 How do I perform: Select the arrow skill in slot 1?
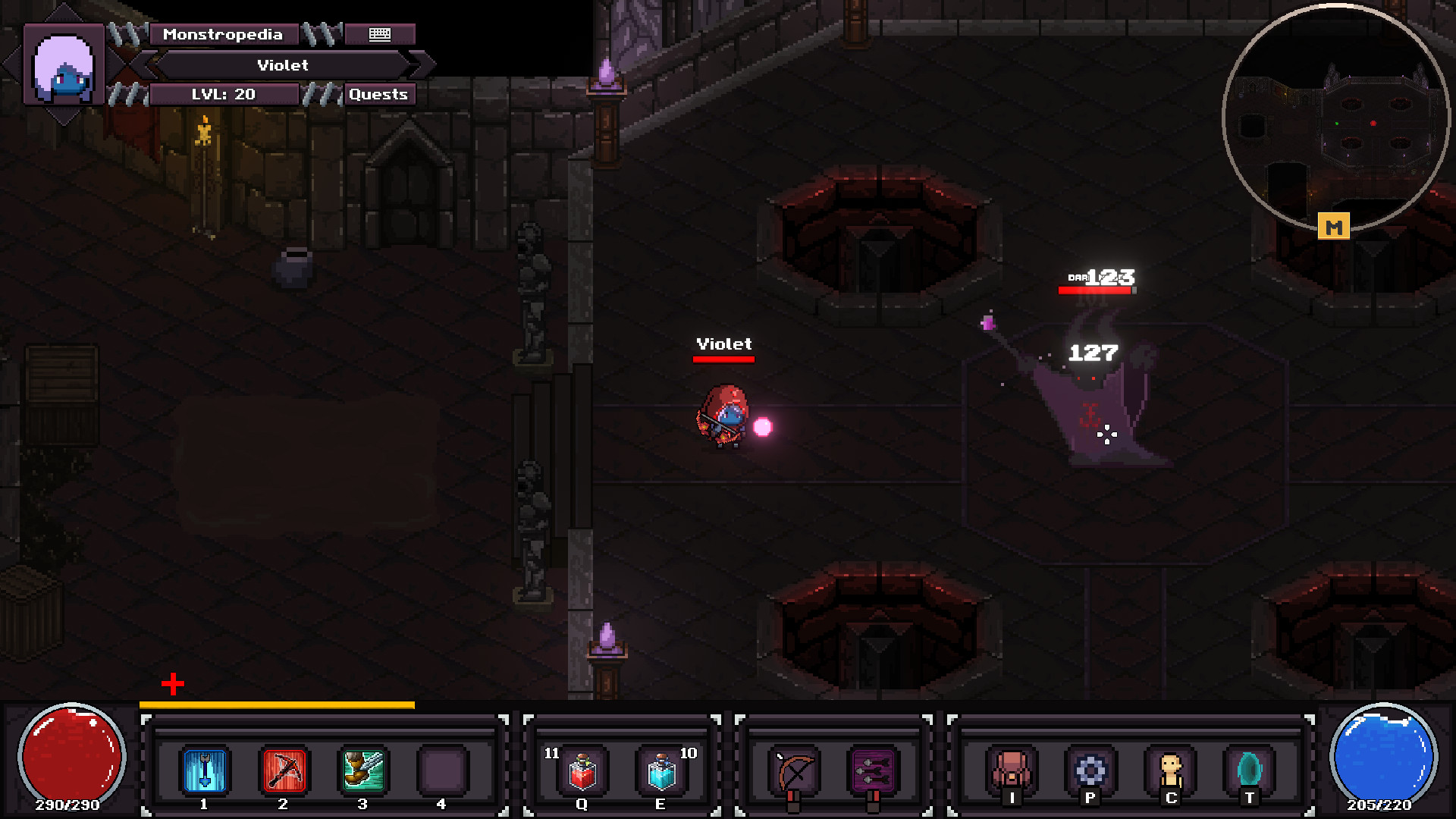coord(203,771)
